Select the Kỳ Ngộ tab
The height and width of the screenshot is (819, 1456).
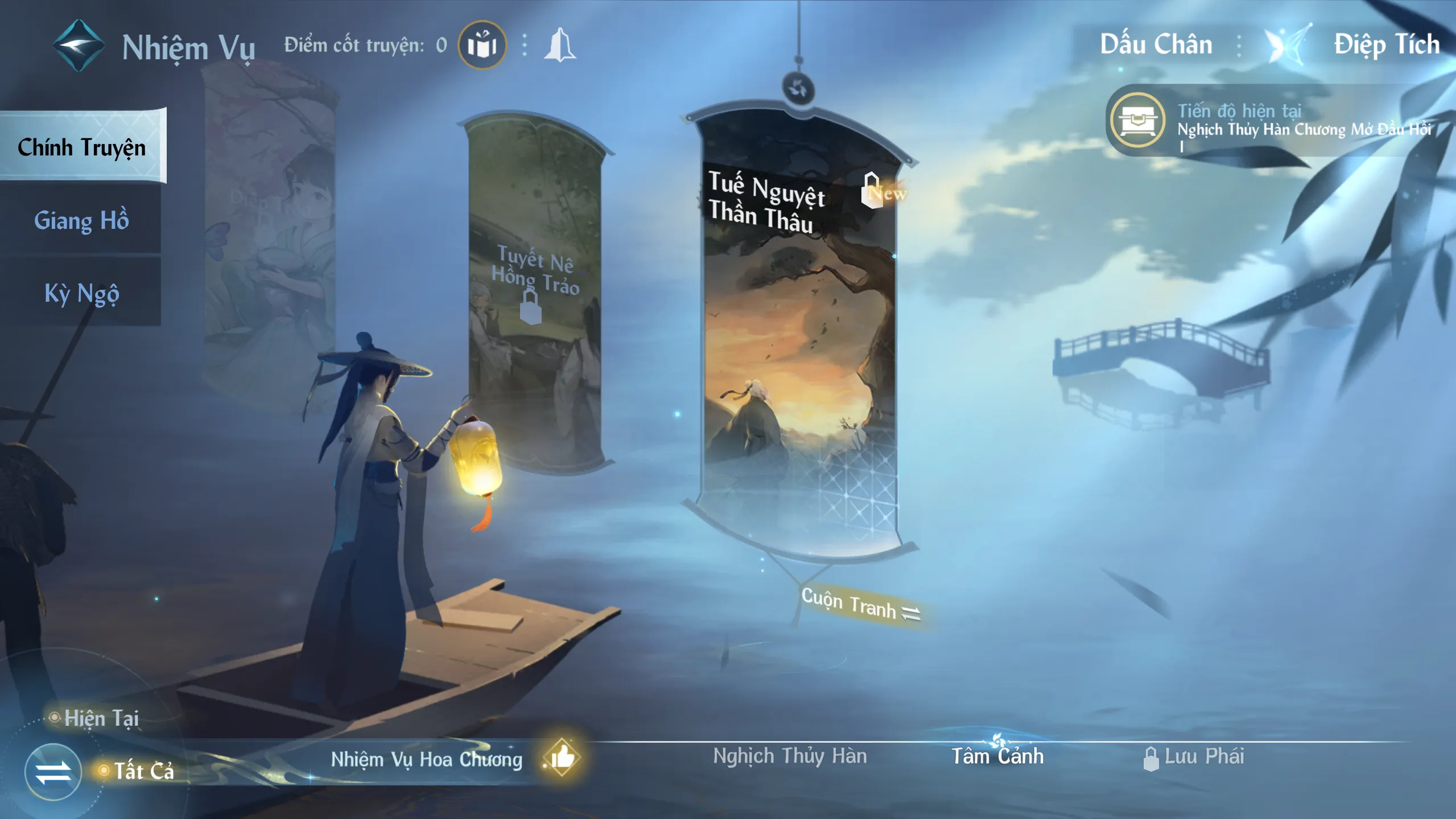[x=81, y=293]
